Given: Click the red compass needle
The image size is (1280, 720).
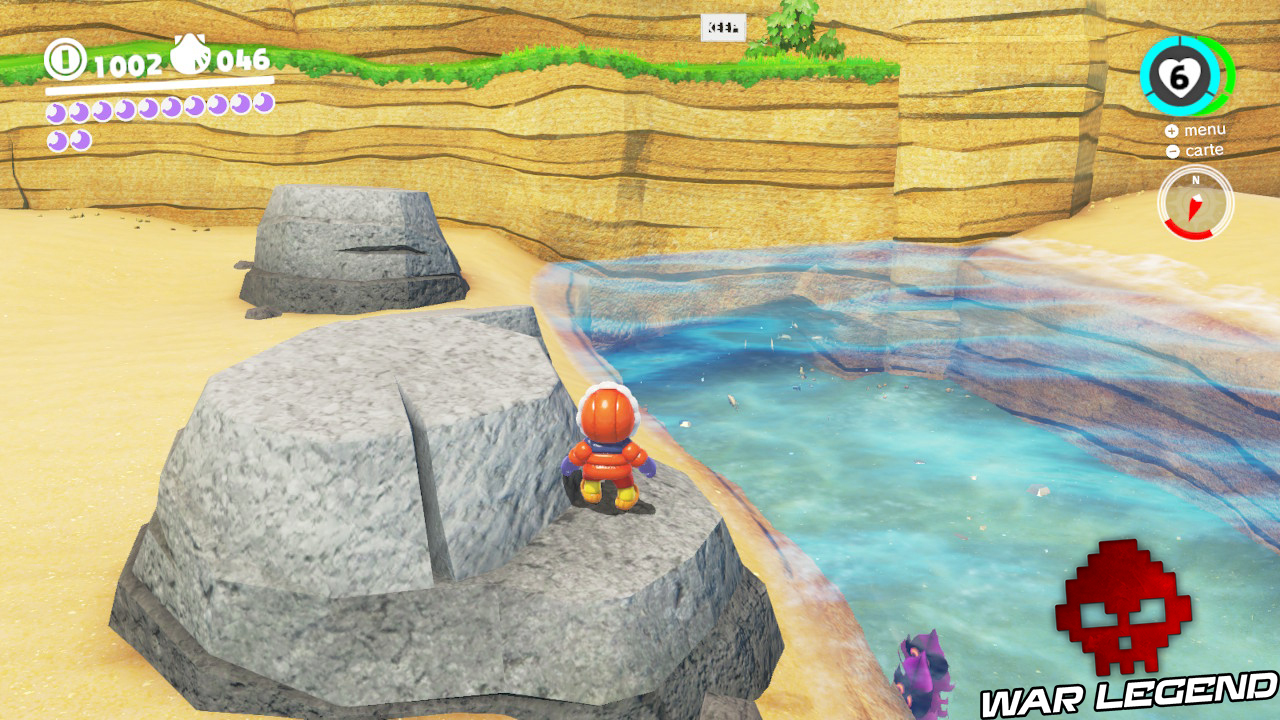Looking at the screenshot, I should click(x=1193, y=207).
